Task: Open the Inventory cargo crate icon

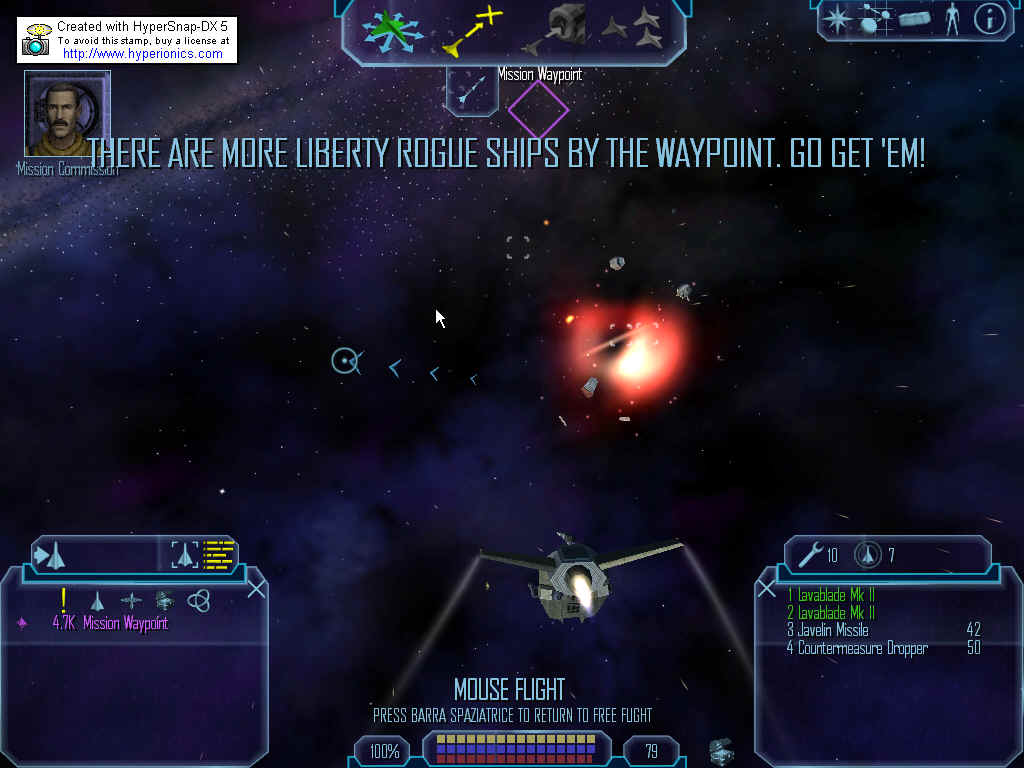Action: point(914,19)
